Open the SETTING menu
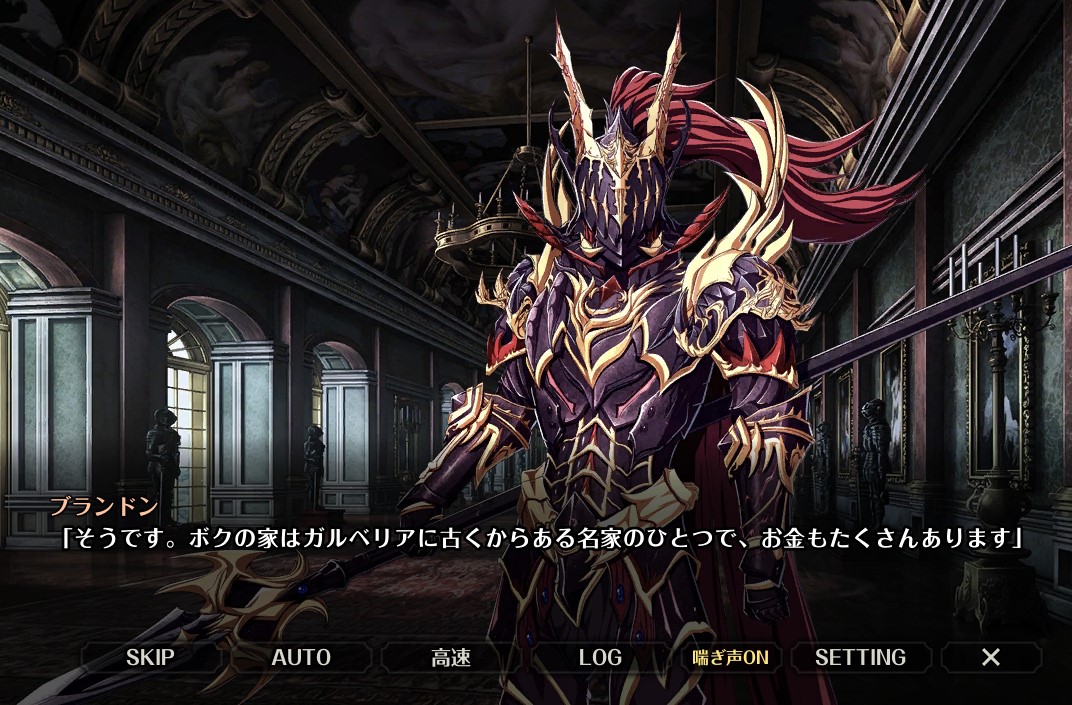 pos(860,657)
